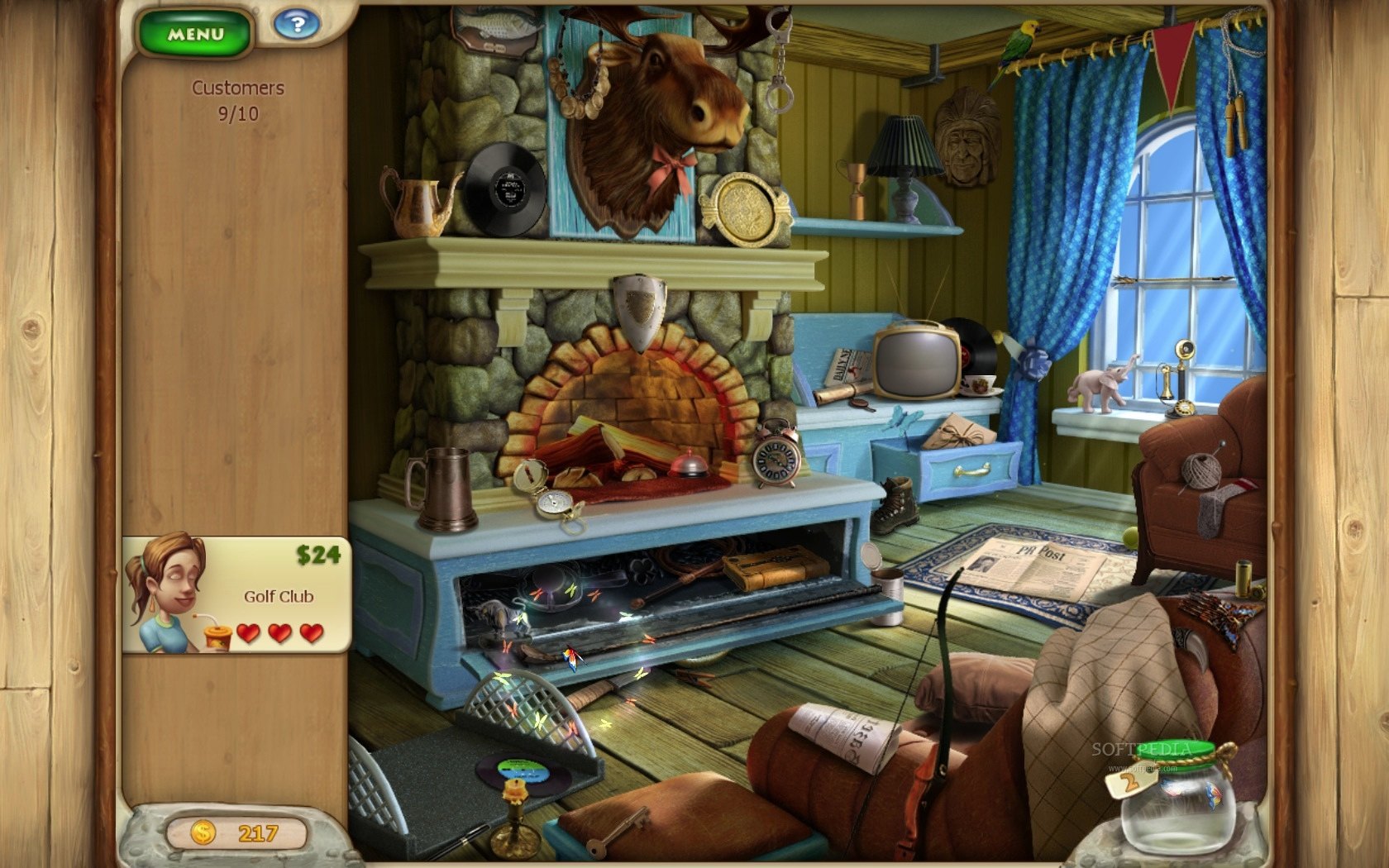
Task: Select the compass beside the fireplace logs
Action: [556, 502]
